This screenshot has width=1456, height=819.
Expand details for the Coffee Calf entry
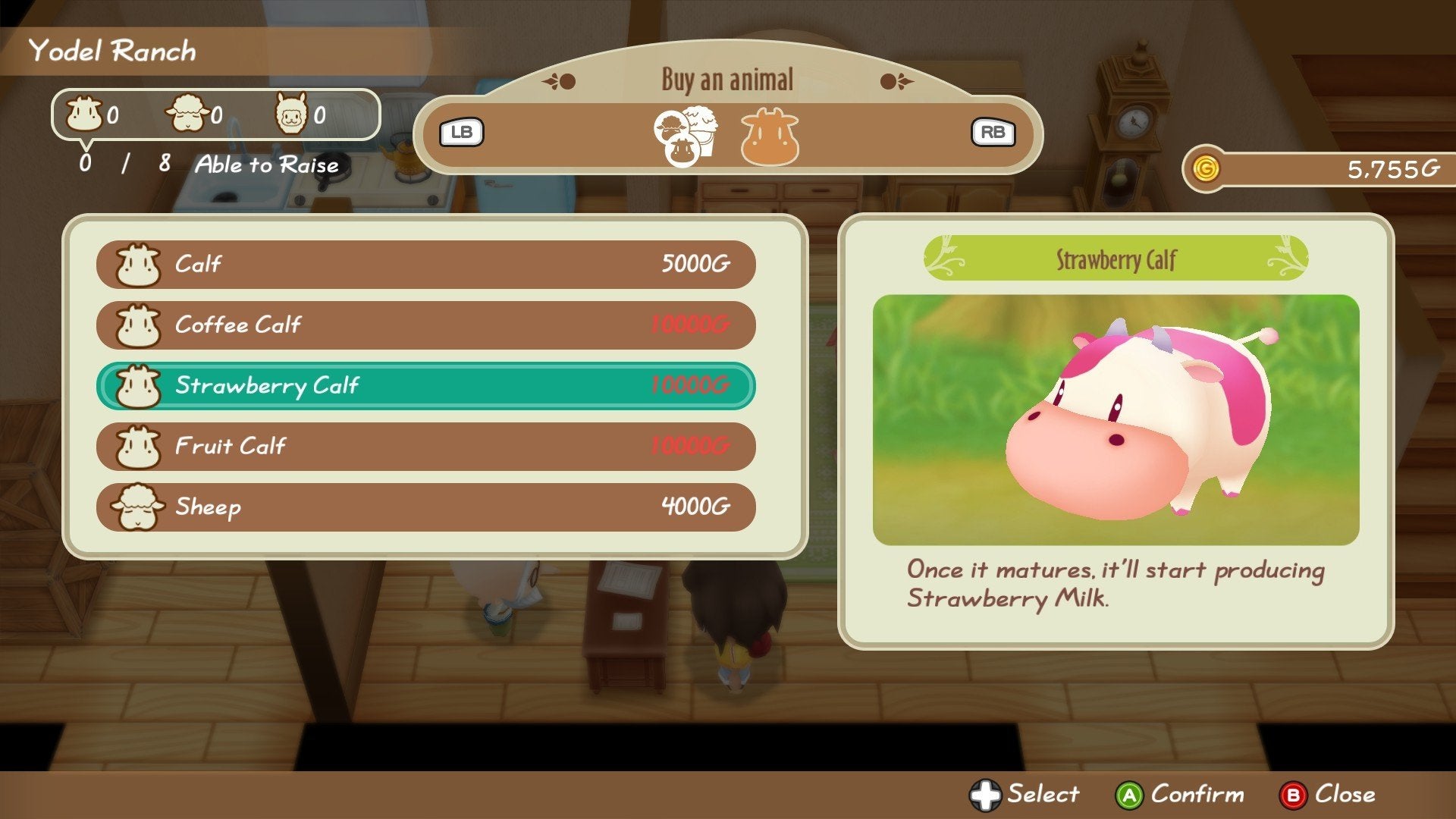click(x=425, y=325)
